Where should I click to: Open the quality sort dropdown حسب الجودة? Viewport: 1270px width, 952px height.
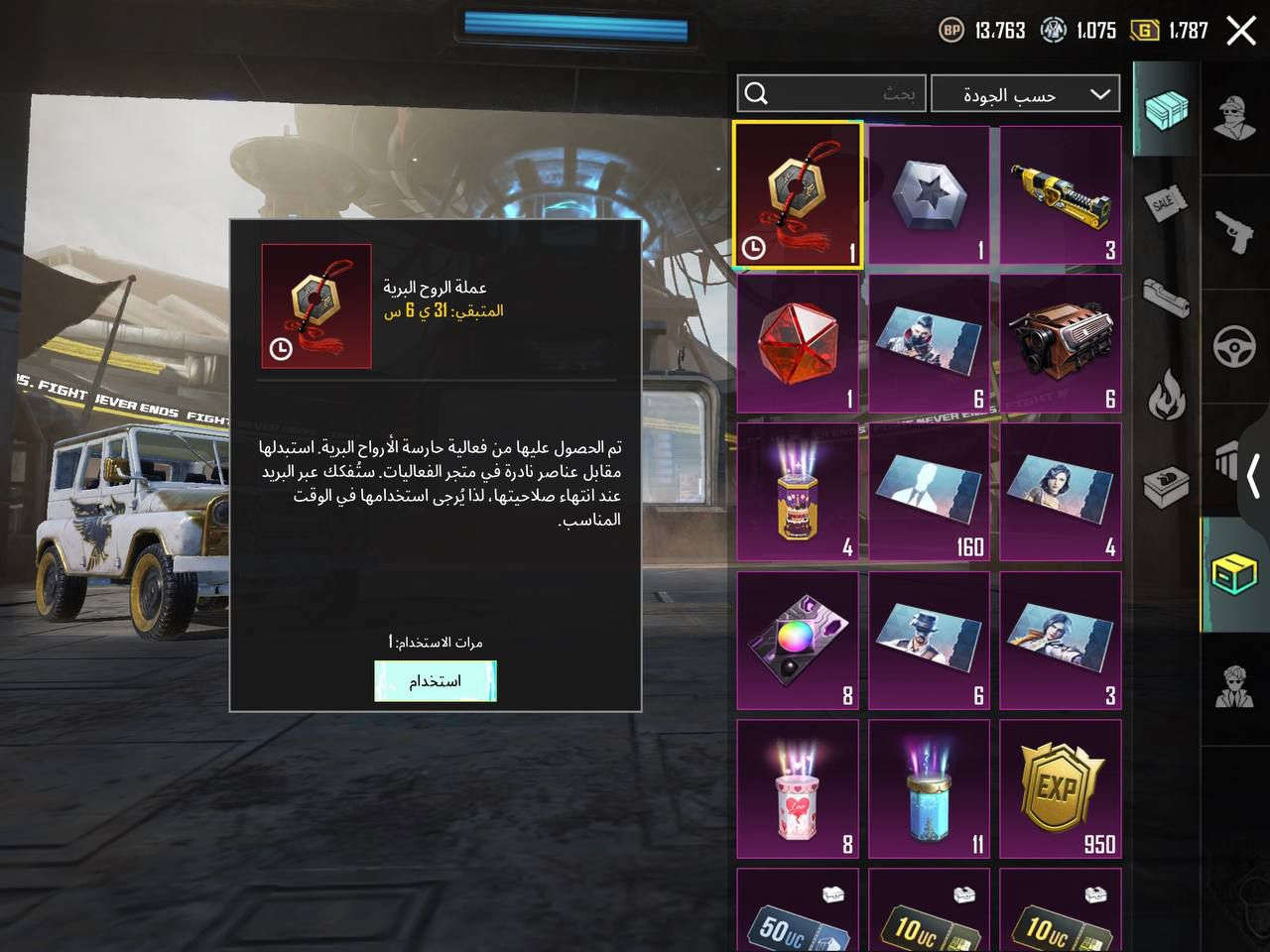(1027, 94)
